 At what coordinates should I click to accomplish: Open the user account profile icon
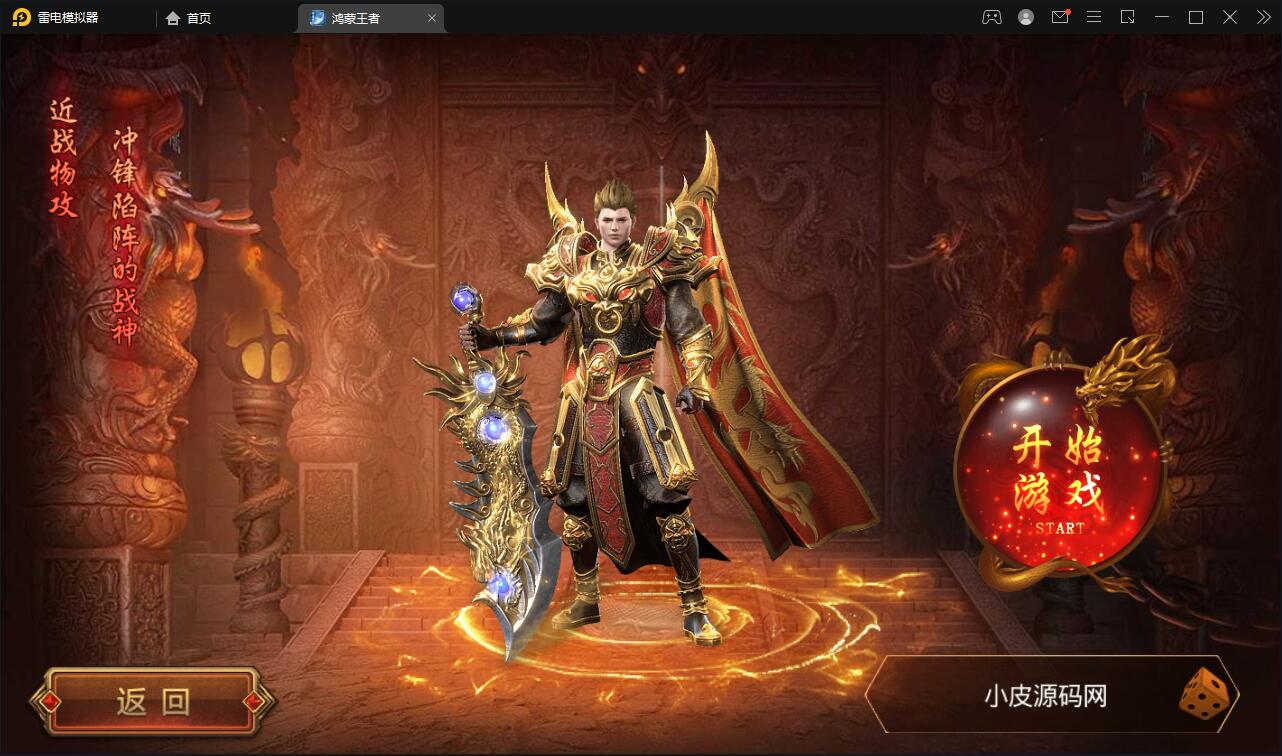pos(1024,17)
